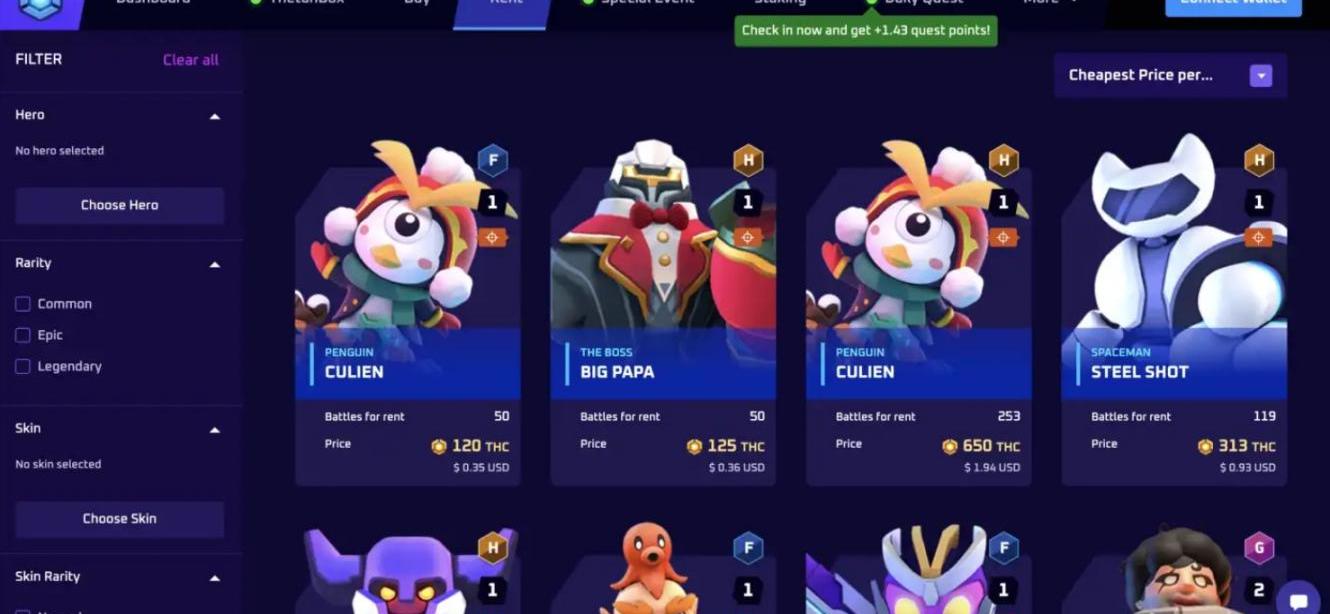The image size is (1330, 614).
Task: Click the check-in quest points banner
Action: 866,31
